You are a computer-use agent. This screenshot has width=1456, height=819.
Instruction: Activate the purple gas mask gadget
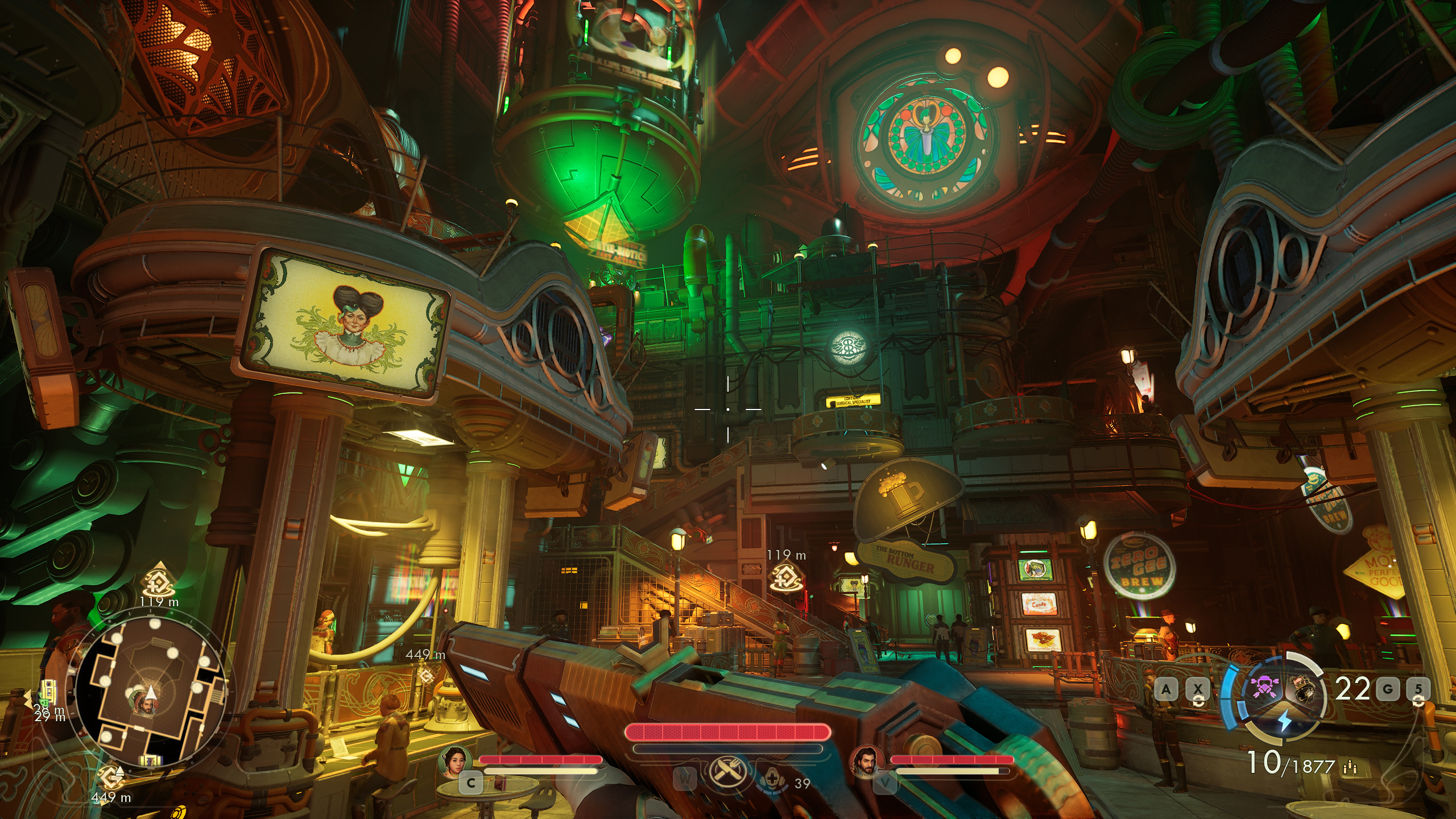click(x=1268, y=689)
